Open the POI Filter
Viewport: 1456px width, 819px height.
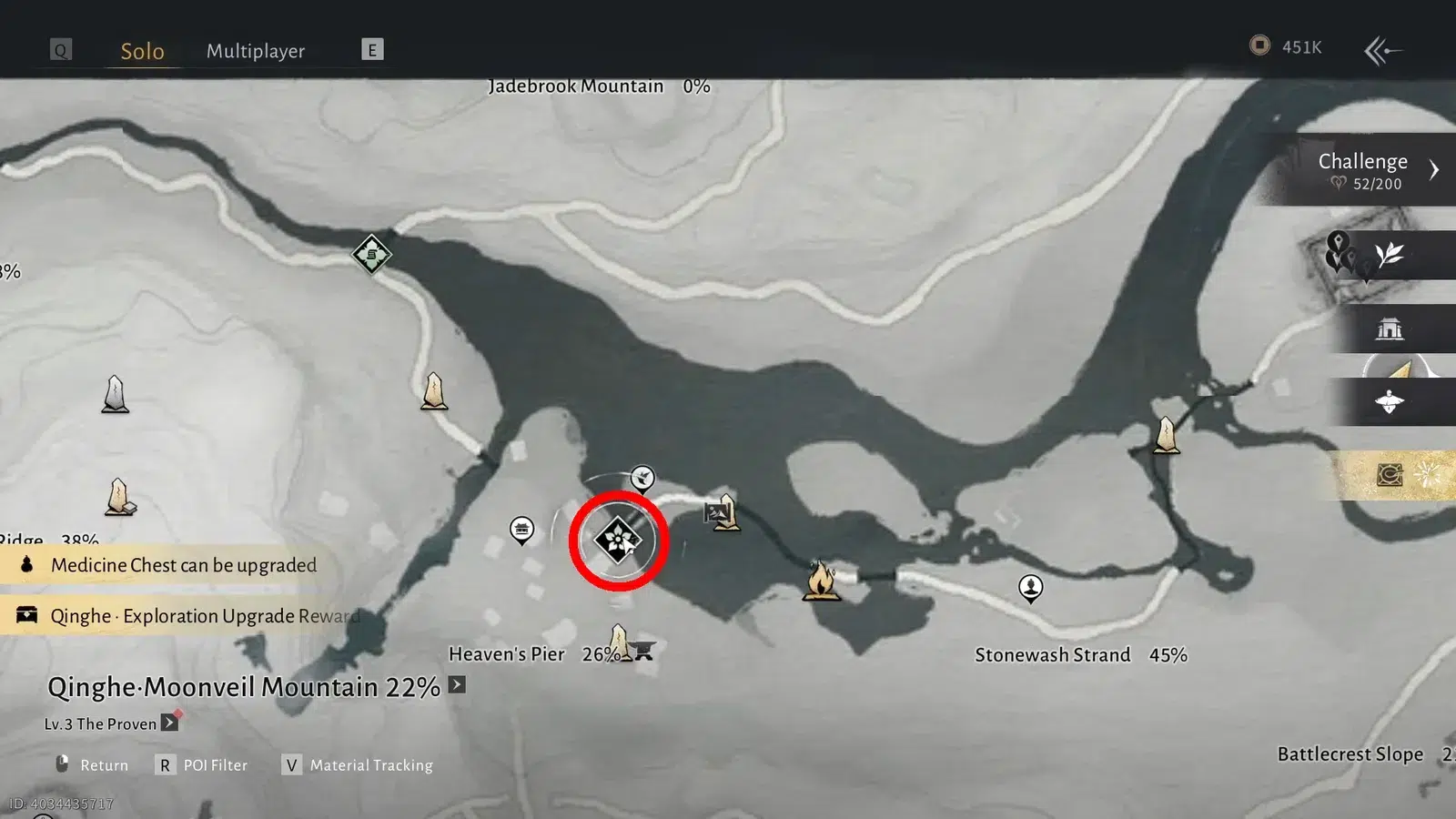click(x=205, y=765)
